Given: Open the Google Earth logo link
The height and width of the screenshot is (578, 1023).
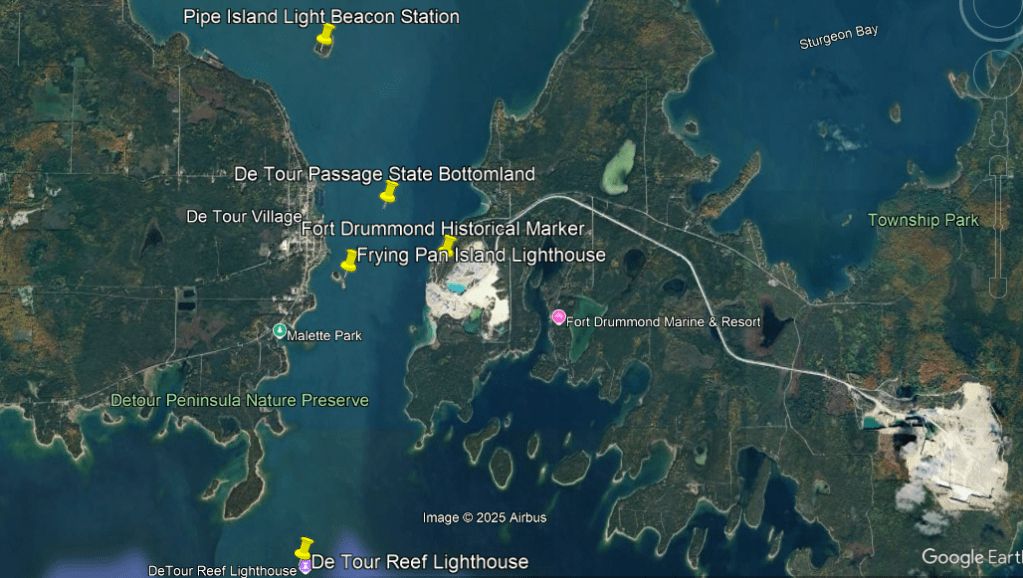Looking at the screenshot, I should coord(967,557).
